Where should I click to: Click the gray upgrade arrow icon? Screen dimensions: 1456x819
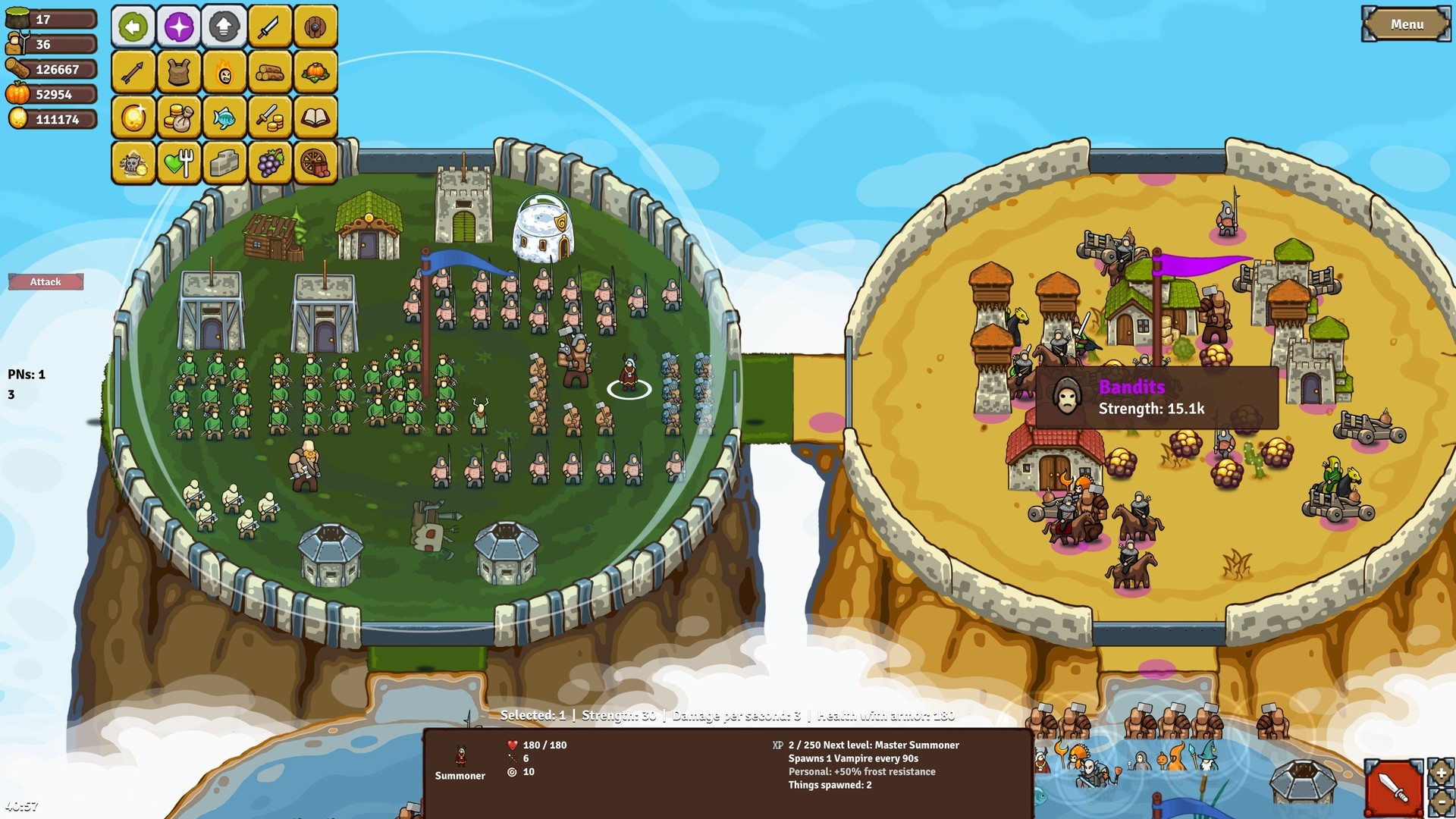[224, 27]
